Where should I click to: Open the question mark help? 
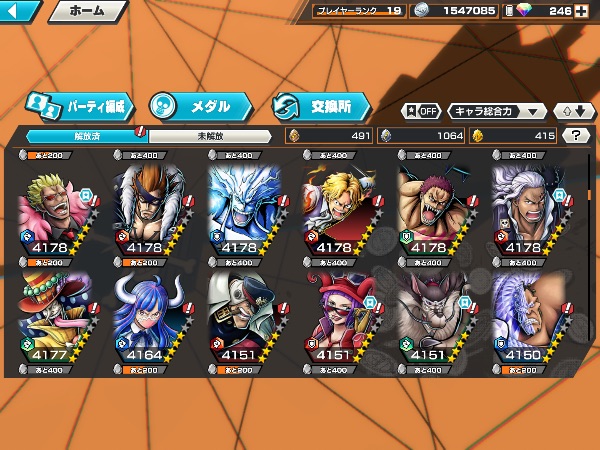click(576, 135)
